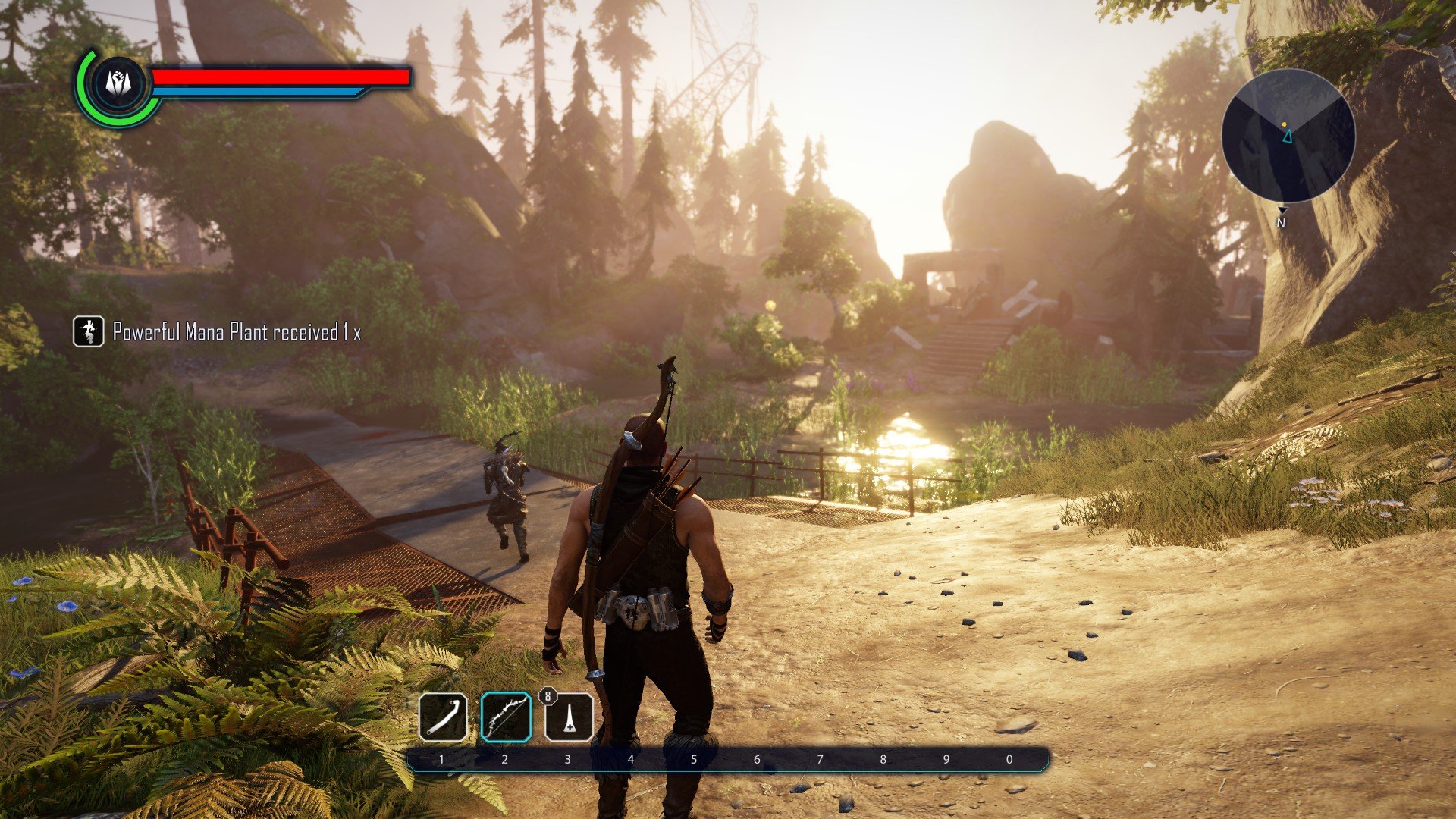The image size is (1456, 819).
Task: Click the Powerful Mana Plant received notification
Action: click(218, 332)
